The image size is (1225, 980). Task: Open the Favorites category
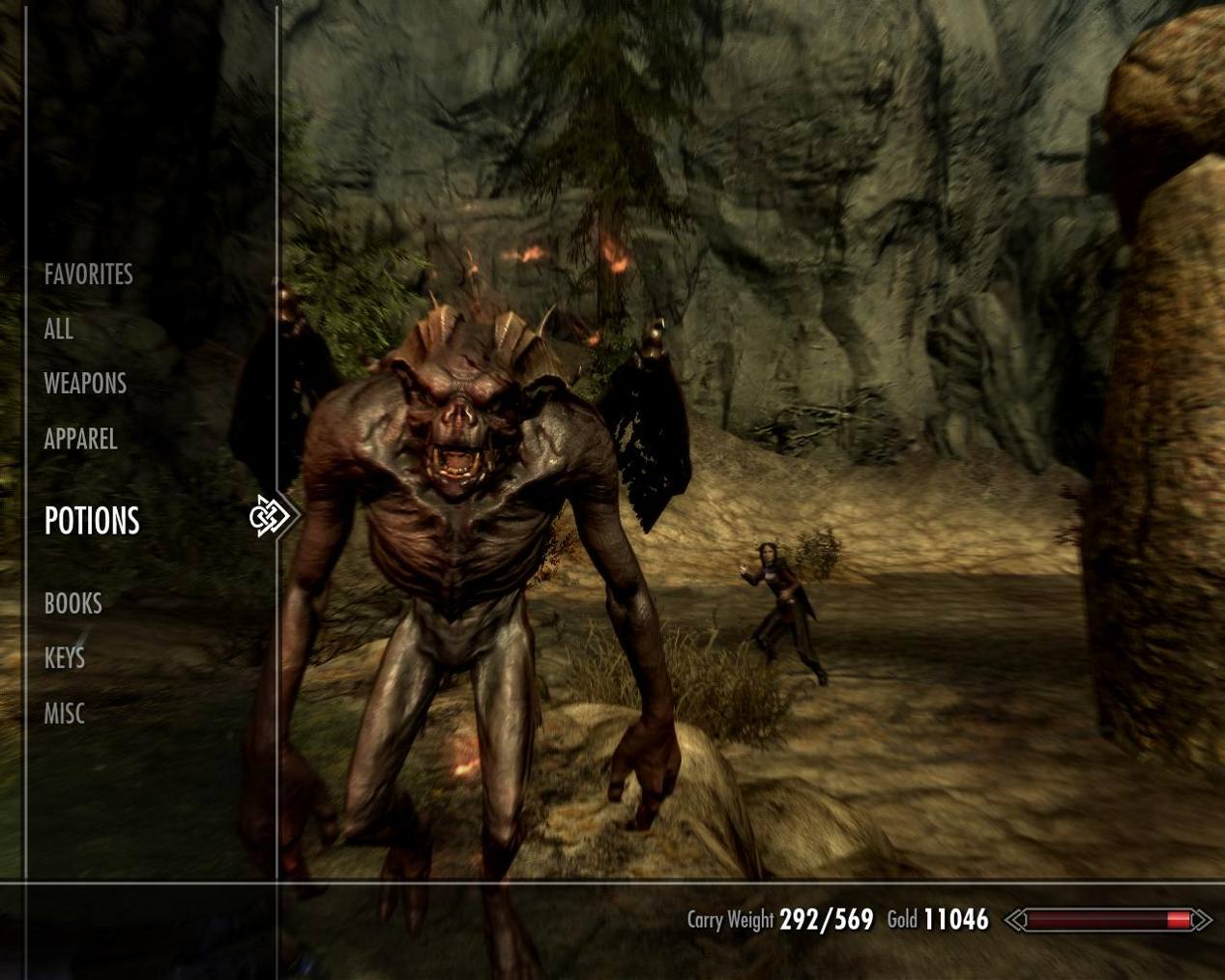(88, 274)
